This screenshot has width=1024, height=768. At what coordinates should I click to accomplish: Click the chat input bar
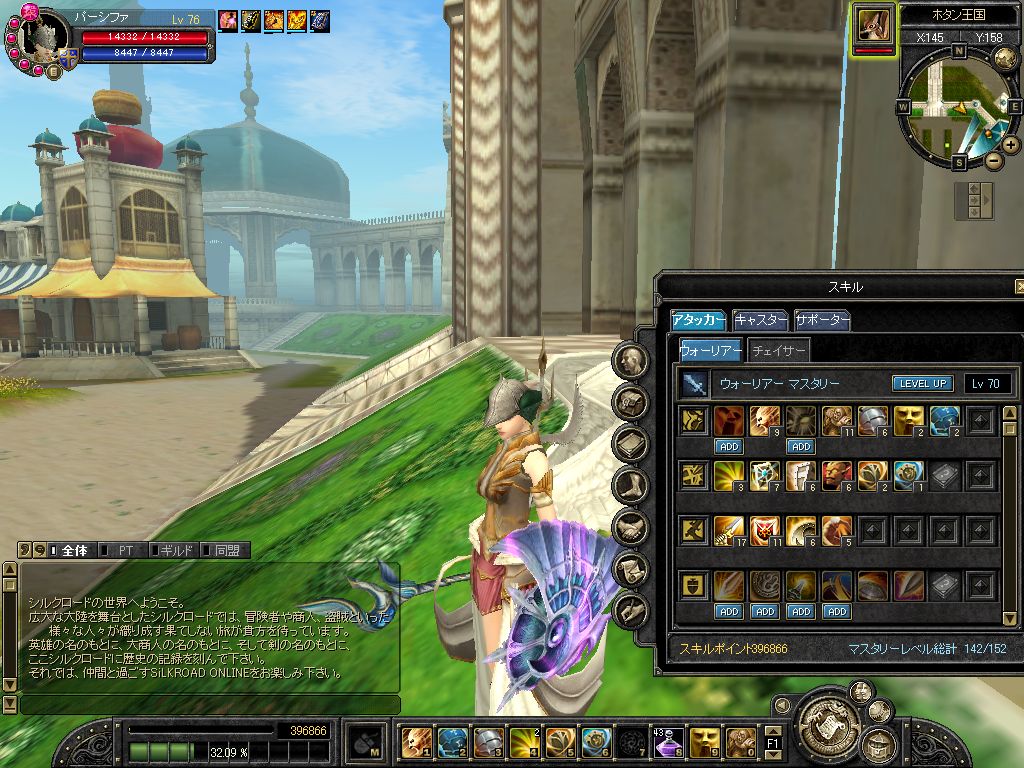click(210, 704)
